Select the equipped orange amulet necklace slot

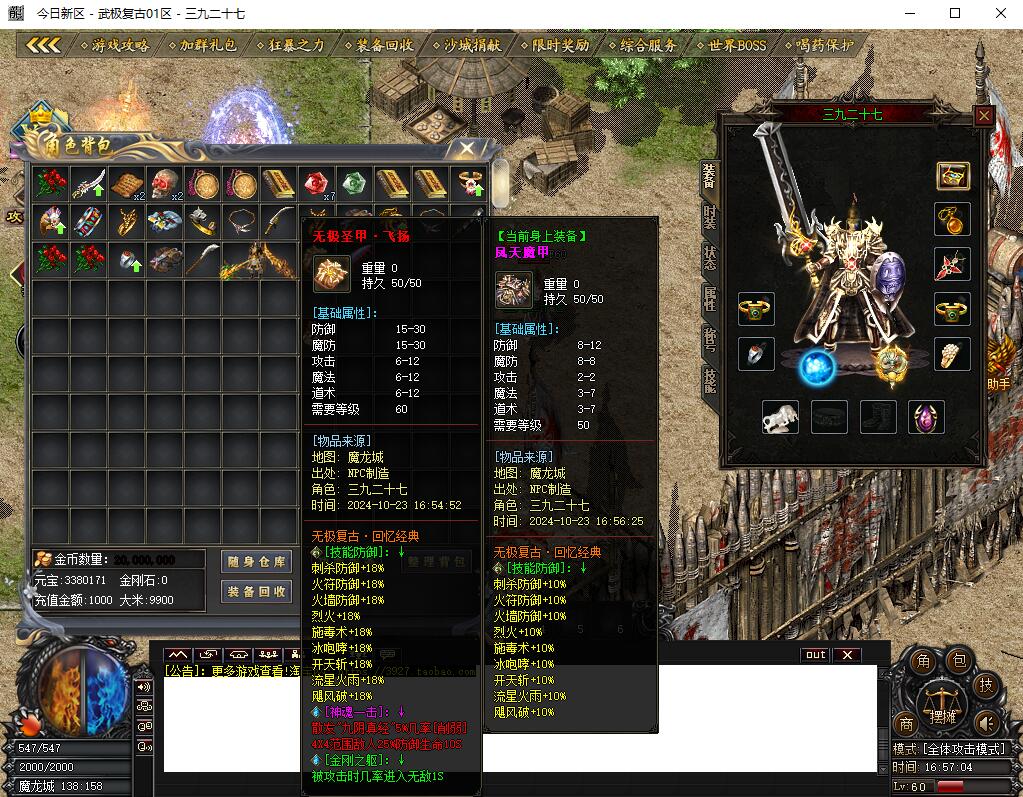(952, 218)
